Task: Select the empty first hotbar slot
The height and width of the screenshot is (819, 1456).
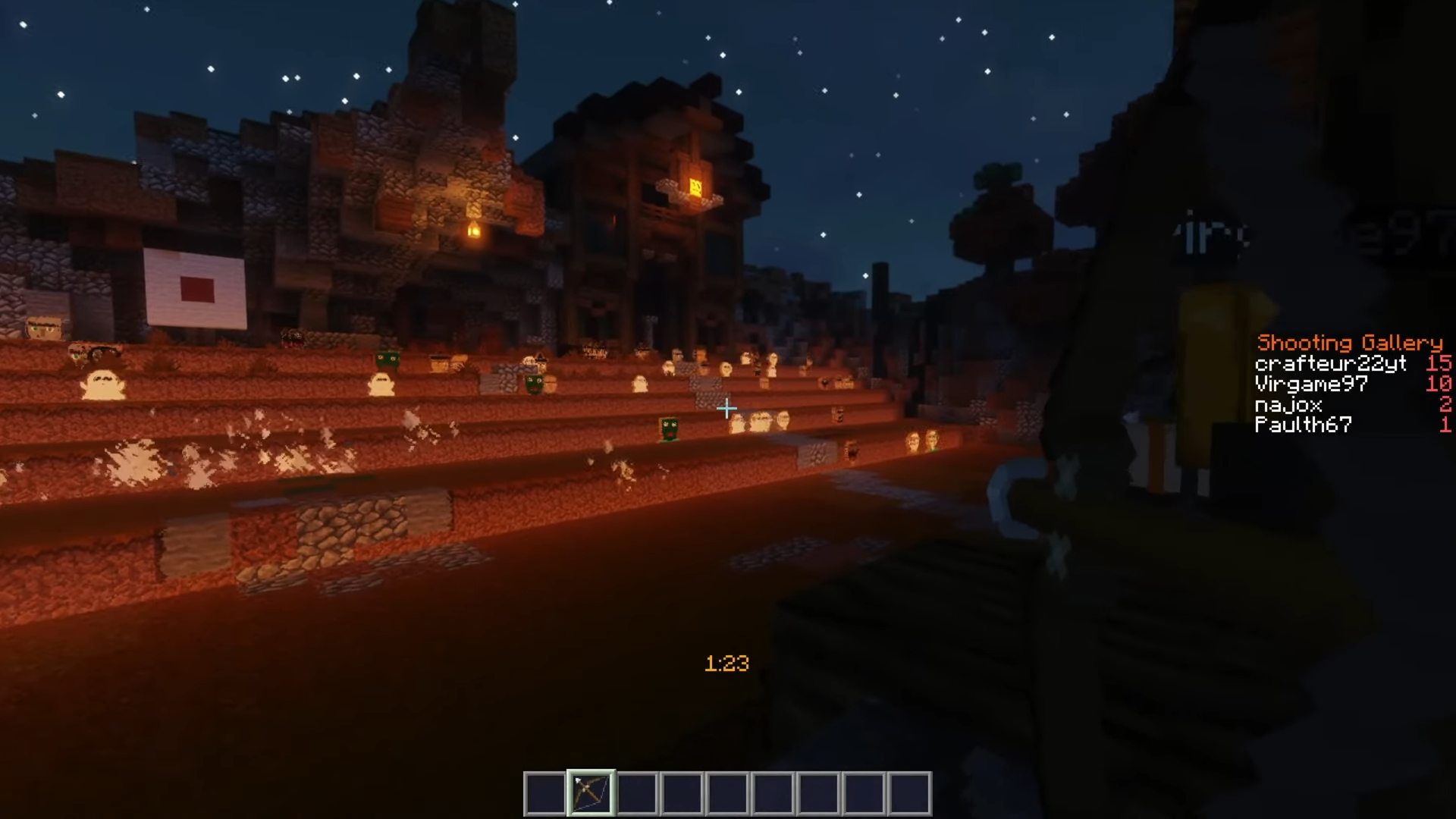Action: click(546, 792)
